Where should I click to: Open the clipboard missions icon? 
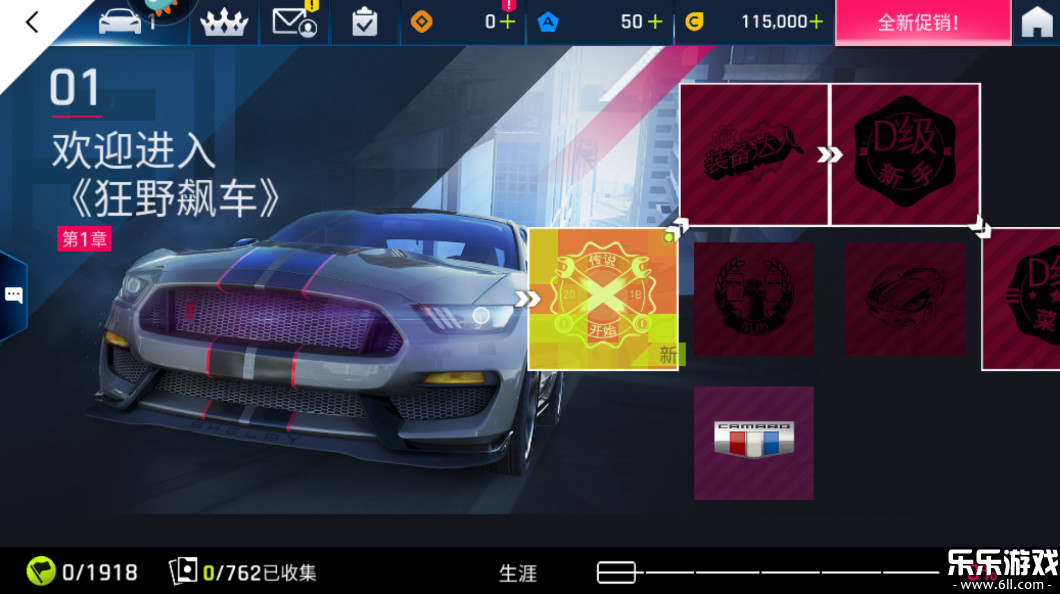click(x=364, y=23)
